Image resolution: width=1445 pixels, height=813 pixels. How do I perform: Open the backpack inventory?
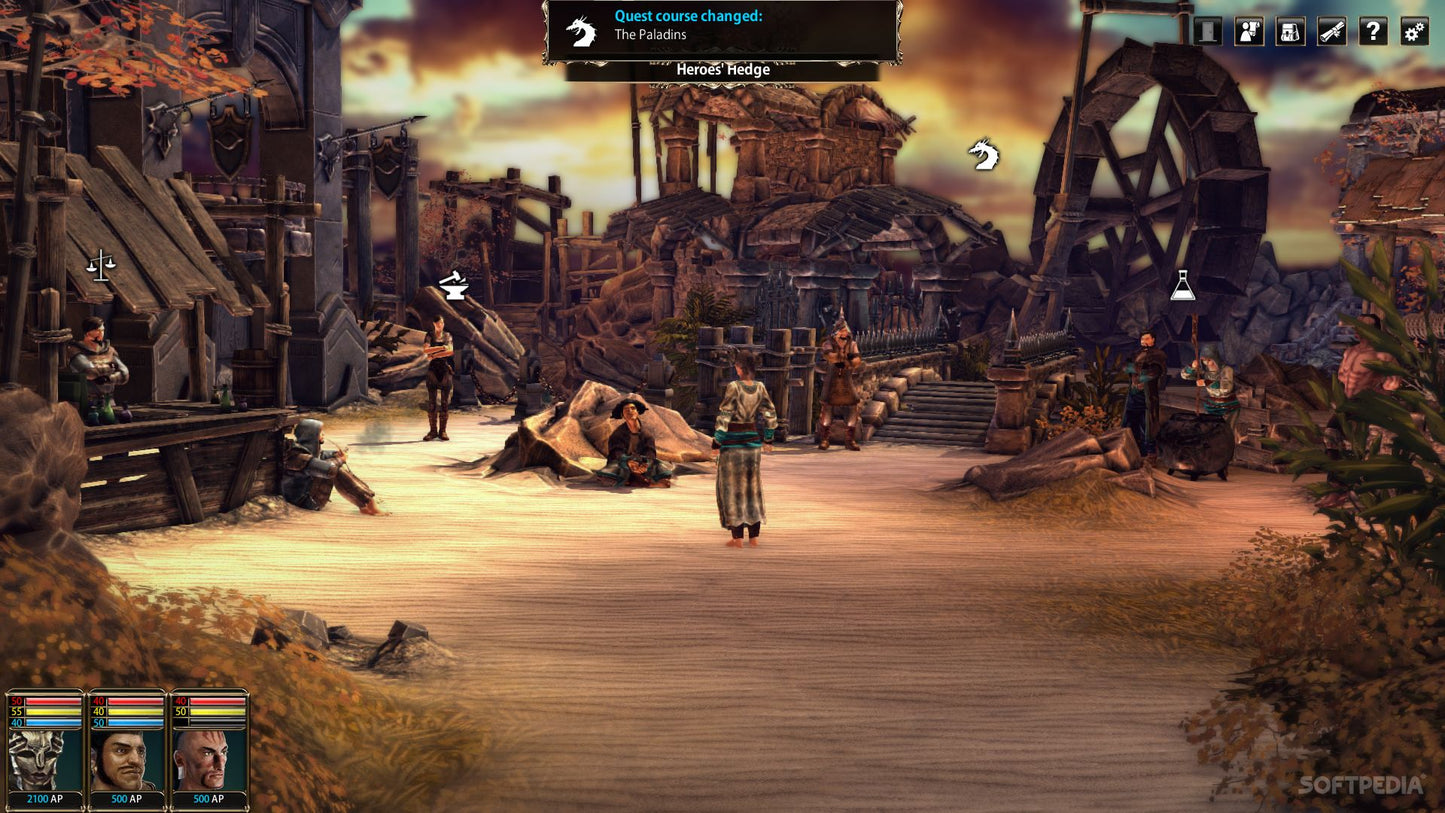click(x=1290, y=31)
